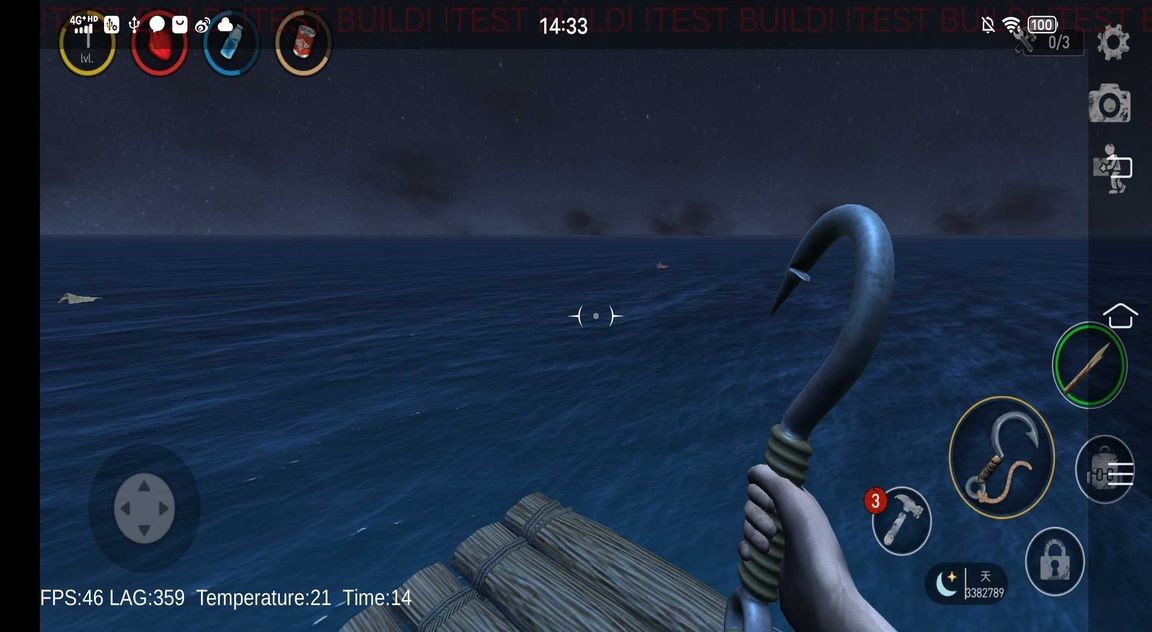1152x632 pixels.
Task: Select the home building icon
Action: click(x=1120, y=316)
